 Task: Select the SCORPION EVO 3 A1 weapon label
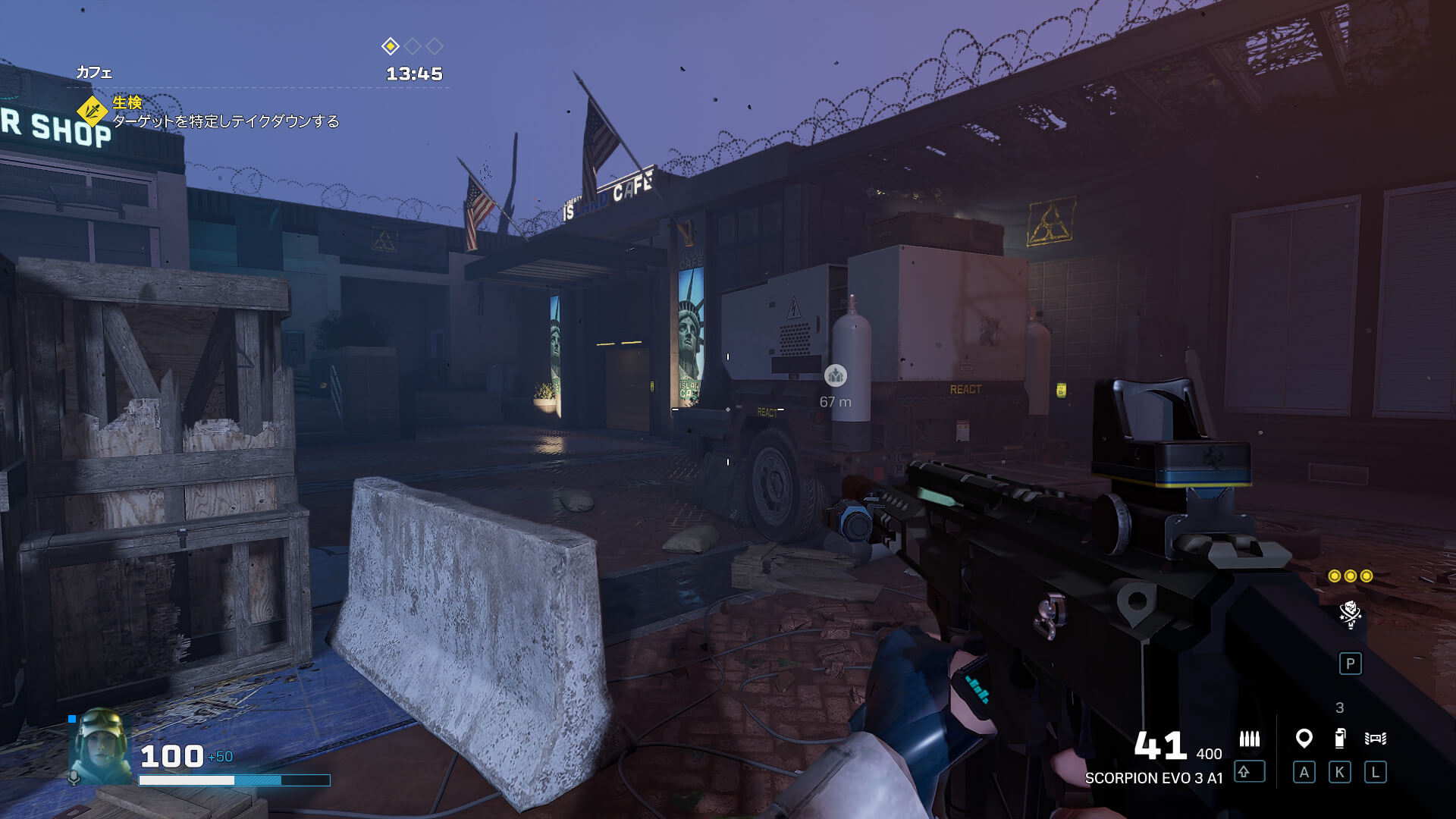point(1153,778)
